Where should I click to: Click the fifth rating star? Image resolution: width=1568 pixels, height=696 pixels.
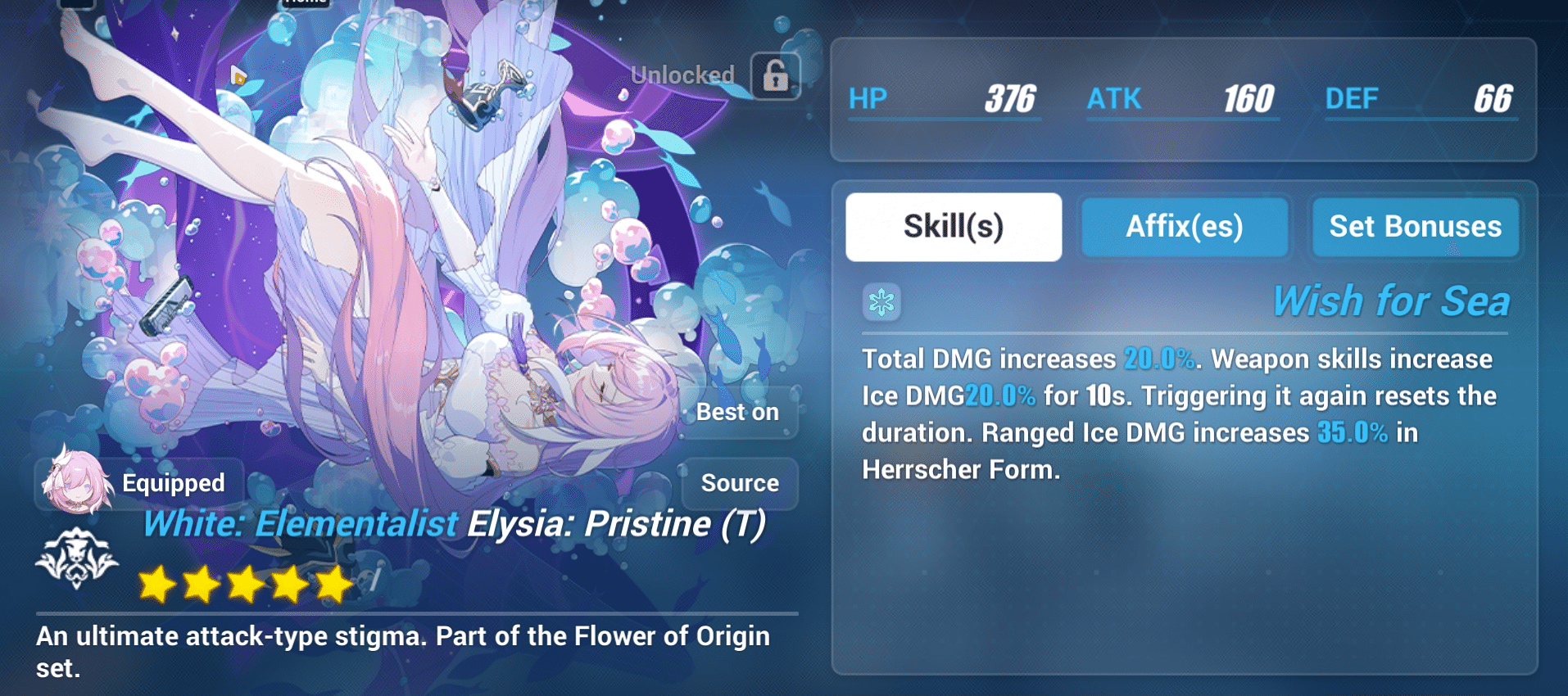(333, 582)
